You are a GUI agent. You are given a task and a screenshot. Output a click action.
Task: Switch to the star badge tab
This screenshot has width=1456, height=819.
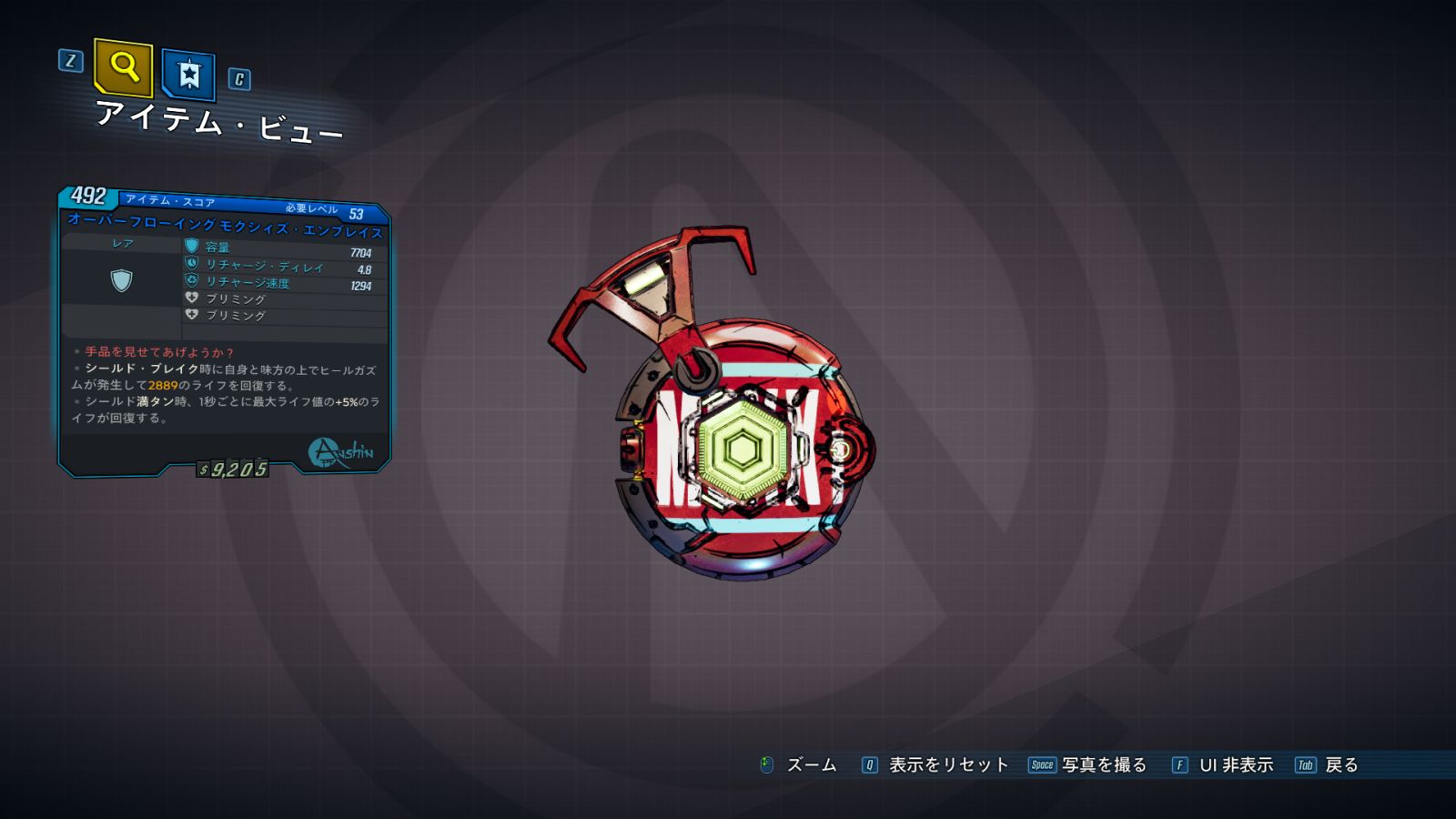(188, 74)
